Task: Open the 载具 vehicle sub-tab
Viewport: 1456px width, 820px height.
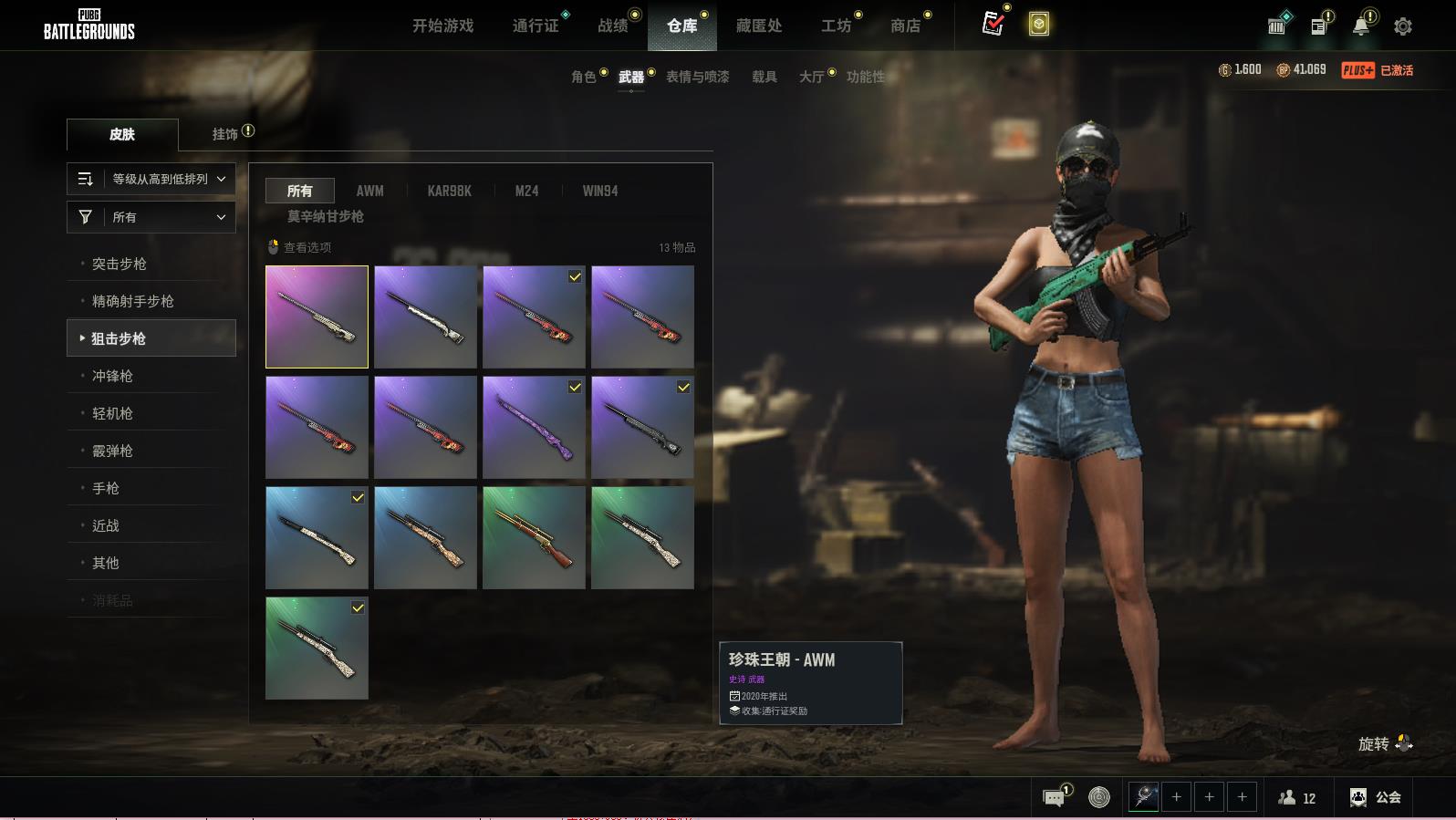Action: (x=764, y=77)
